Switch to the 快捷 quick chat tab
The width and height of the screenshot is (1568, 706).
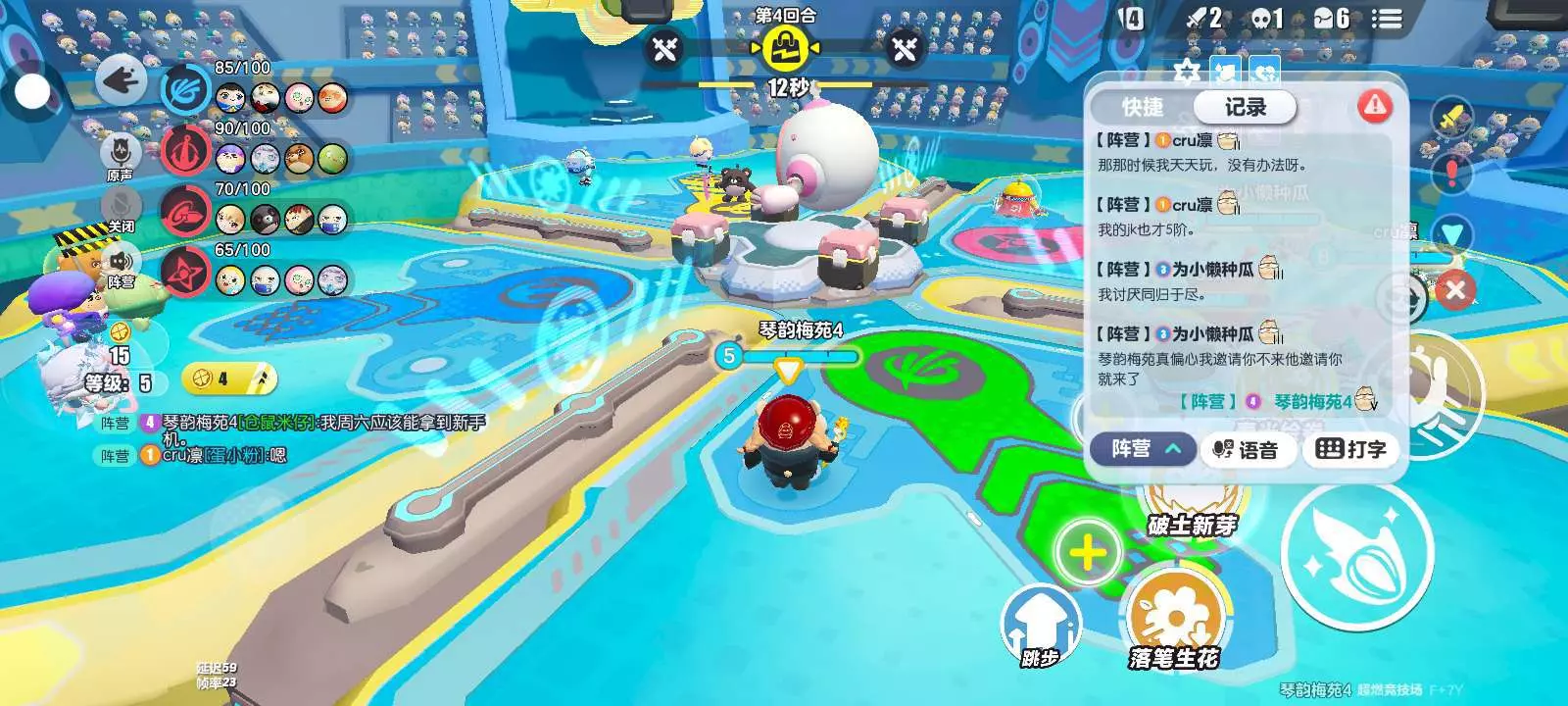pos(1143,107)
